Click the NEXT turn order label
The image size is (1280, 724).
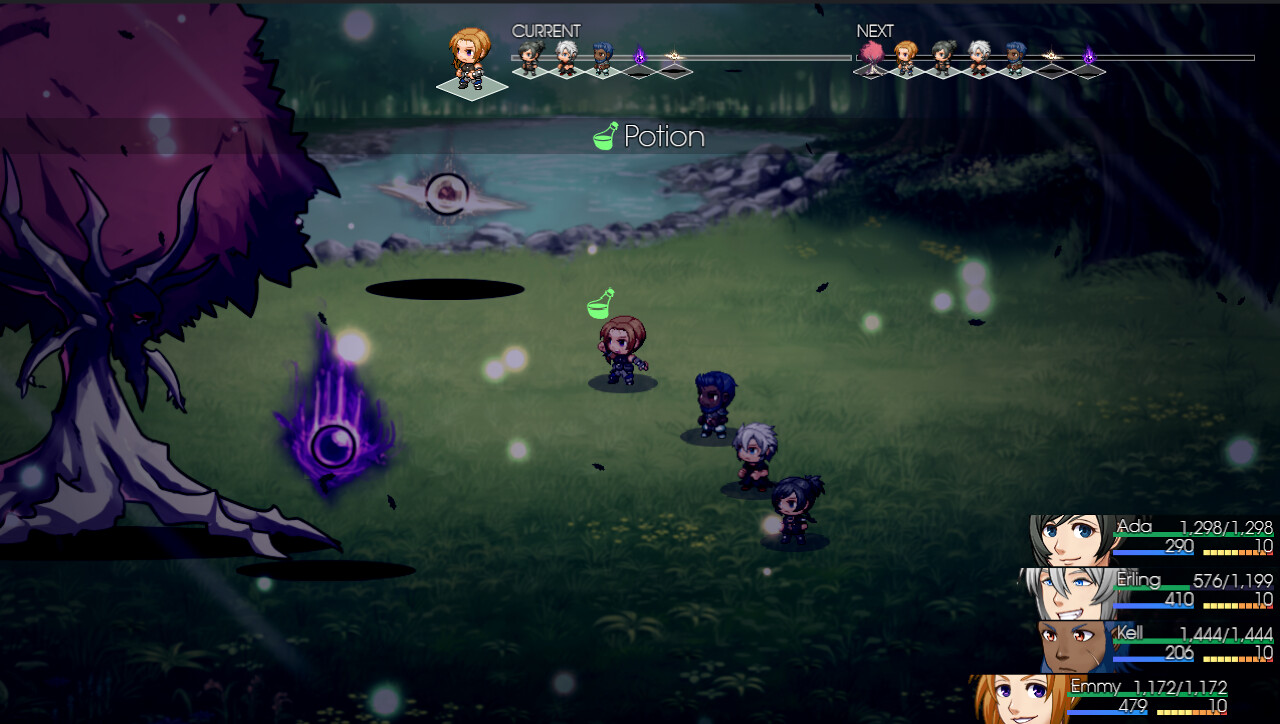(x=874, y=31)
